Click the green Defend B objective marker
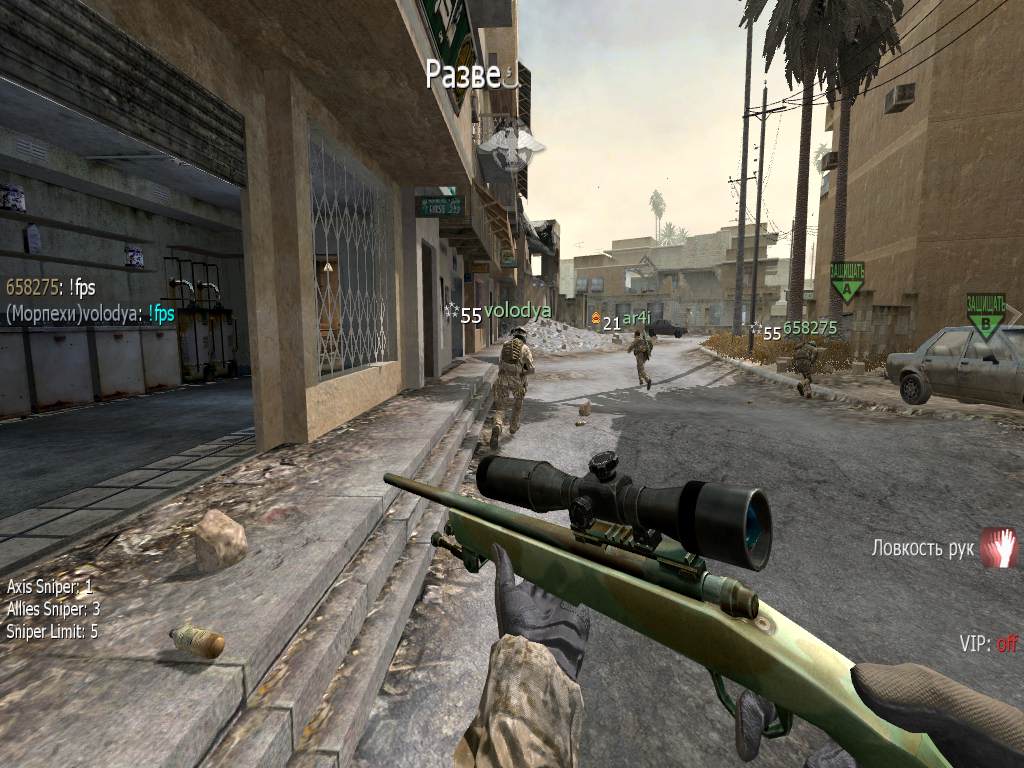 click(x=985, y=315)
